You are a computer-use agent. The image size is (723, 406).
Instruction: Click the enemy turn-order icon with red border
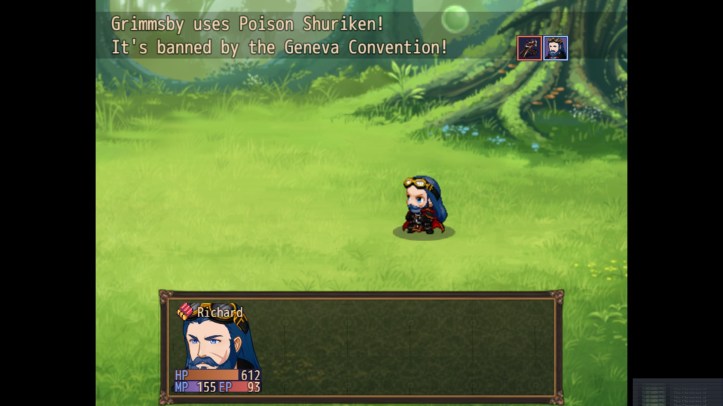point(529,47)
